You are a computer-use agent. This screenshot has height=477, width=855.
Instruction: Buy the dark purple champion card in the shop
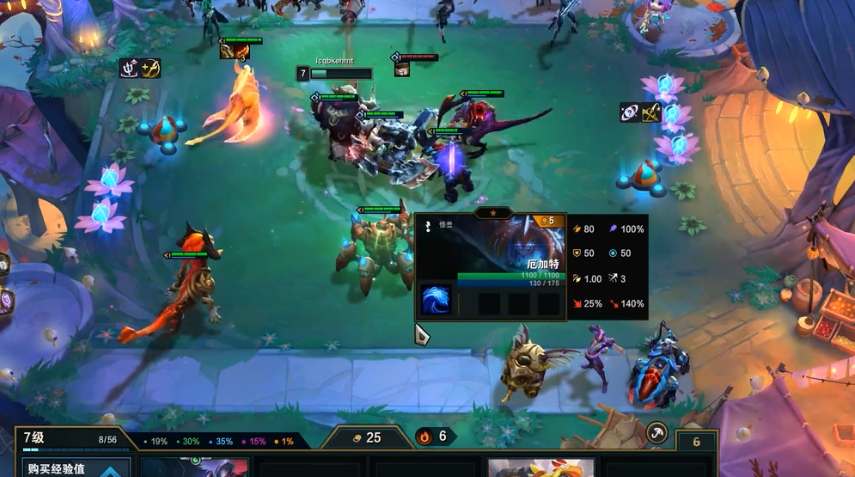click(x=195, y=468)
